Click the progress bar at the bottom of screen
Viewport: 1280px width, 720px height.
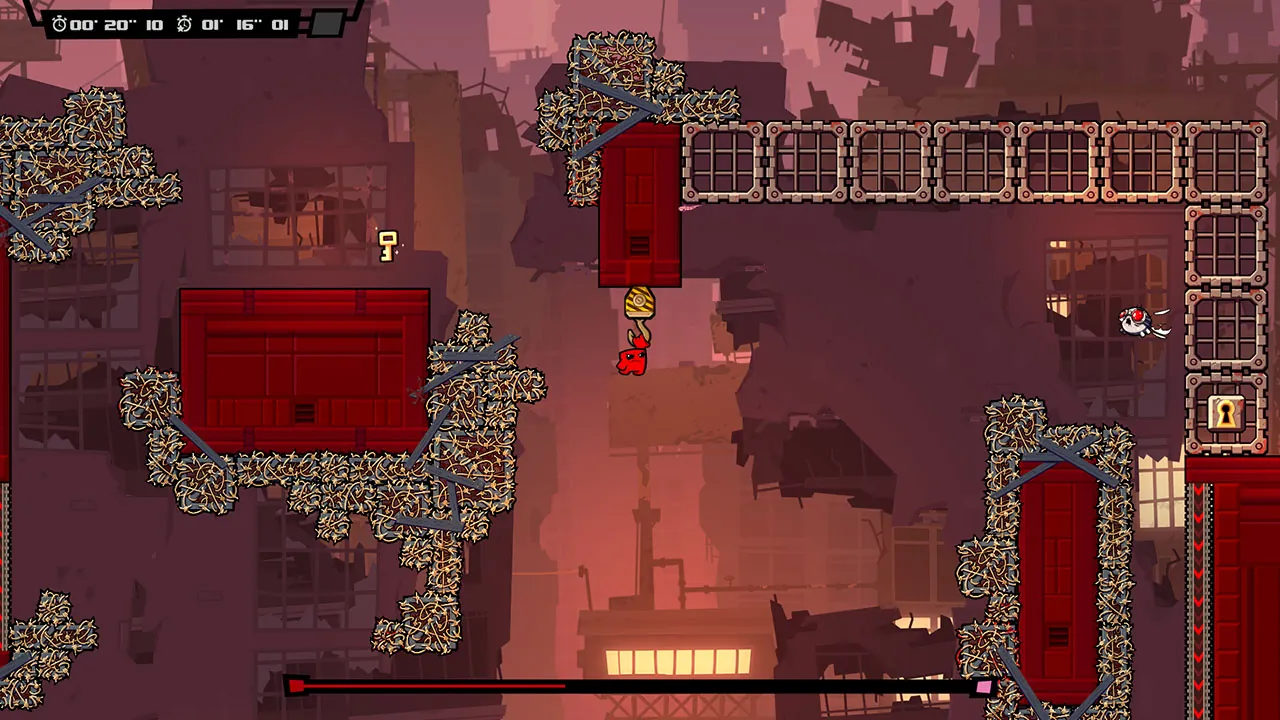640,686
